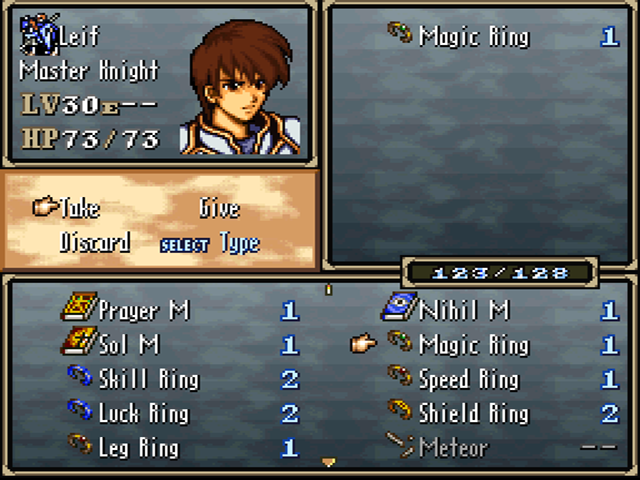Click the down arrow below the storage list
The image size is (640, 480).
click(x=328, y=462)
